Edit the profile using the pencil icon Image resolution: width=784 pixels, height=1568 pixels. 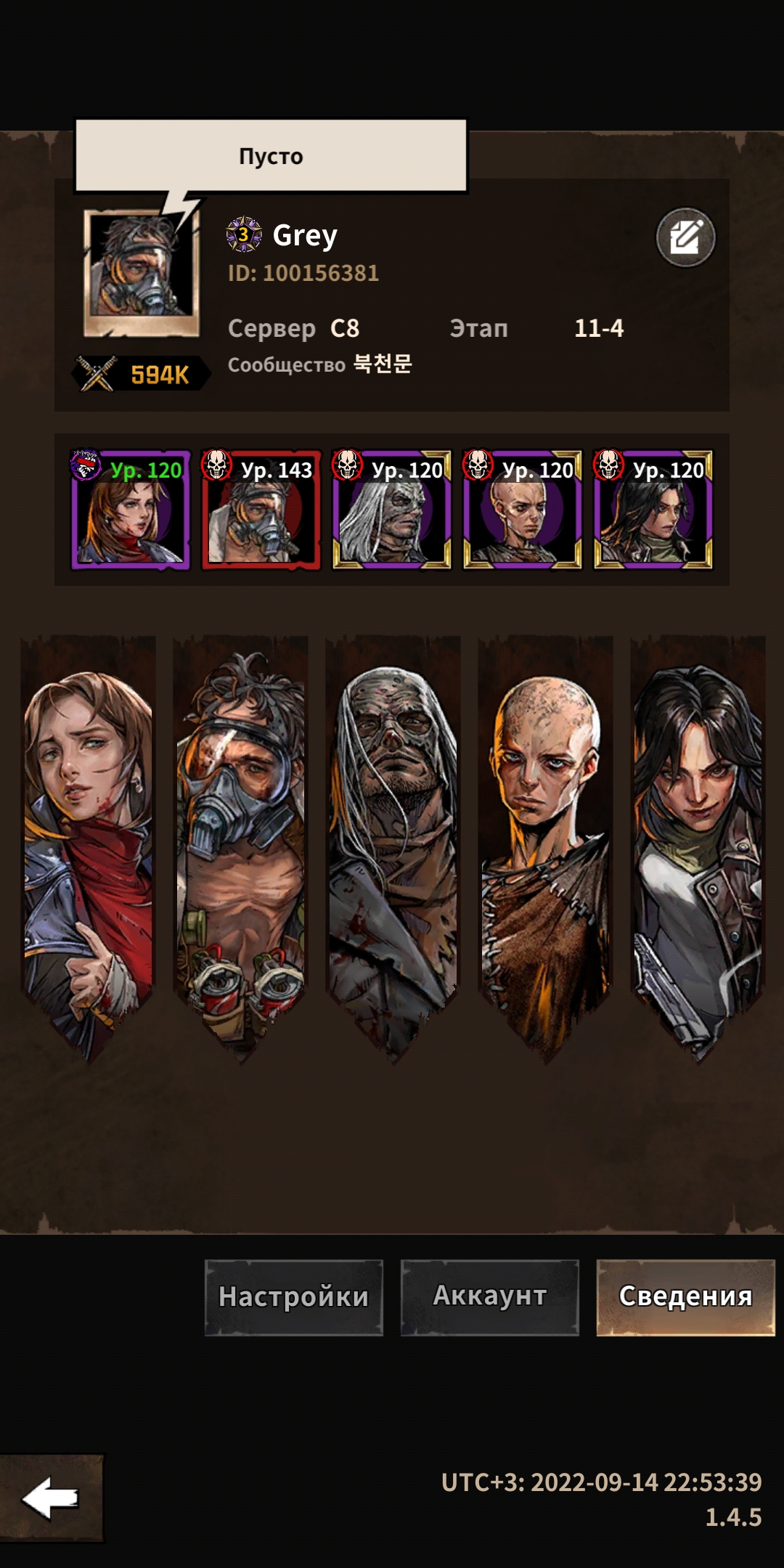pos(685,237)
